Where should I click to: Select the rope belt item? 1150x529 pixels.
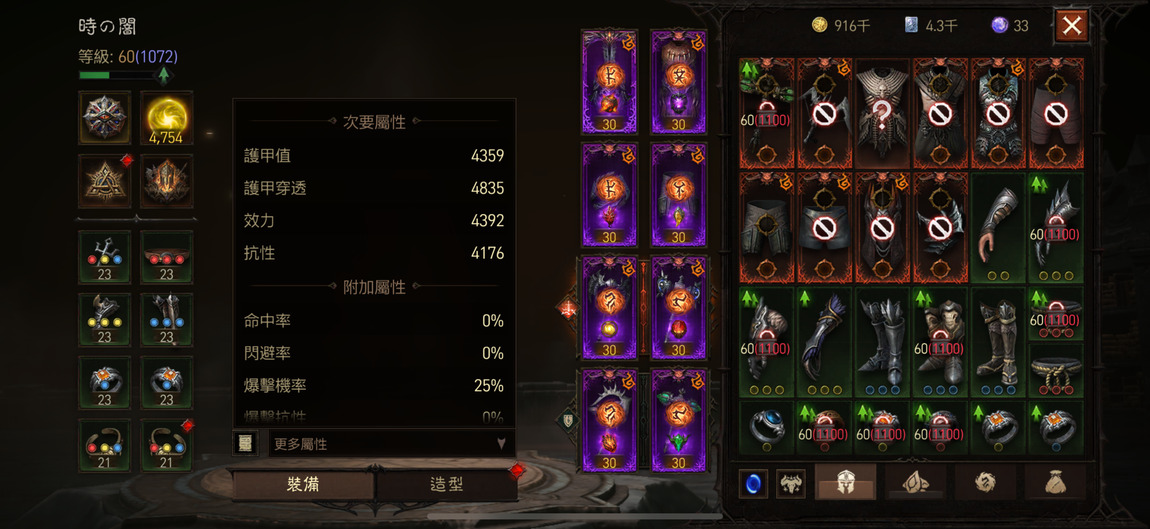click(x=1055, y=371)
